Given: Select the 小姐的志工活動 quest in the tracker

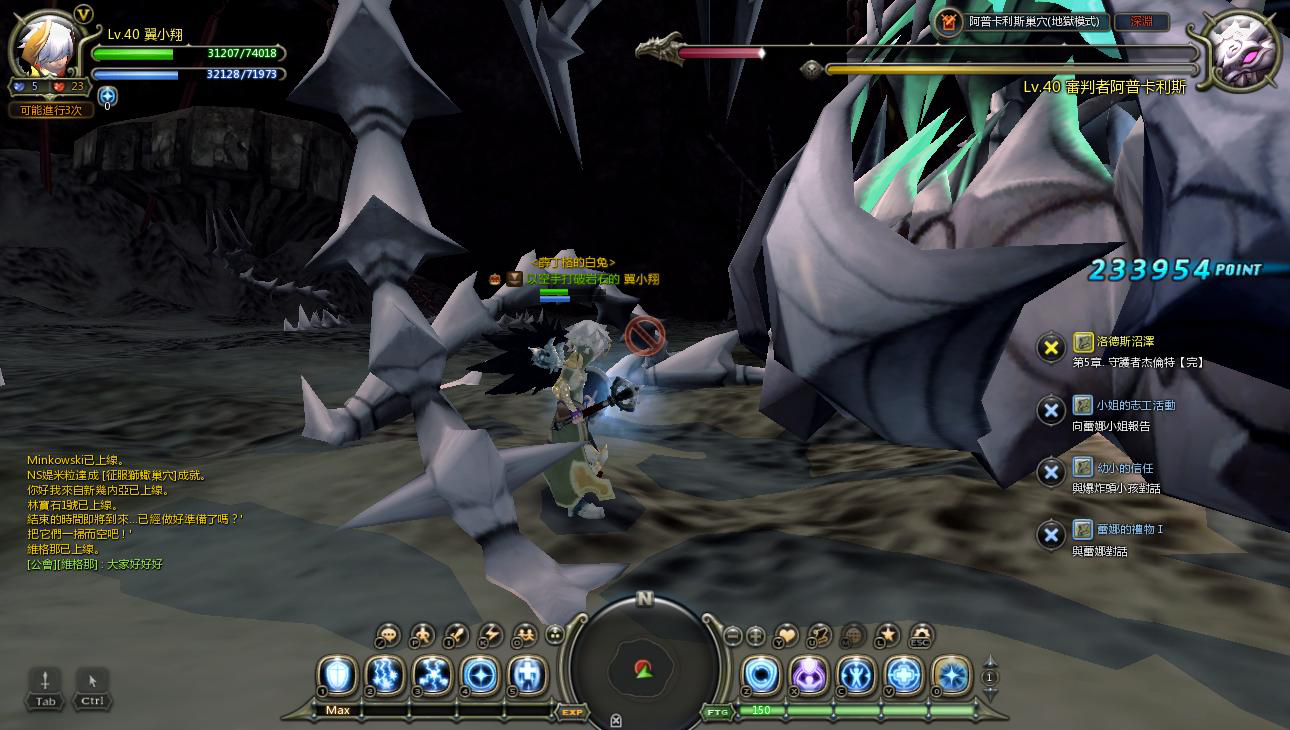Looking at the screenshot, I should tap(1135, 405).
